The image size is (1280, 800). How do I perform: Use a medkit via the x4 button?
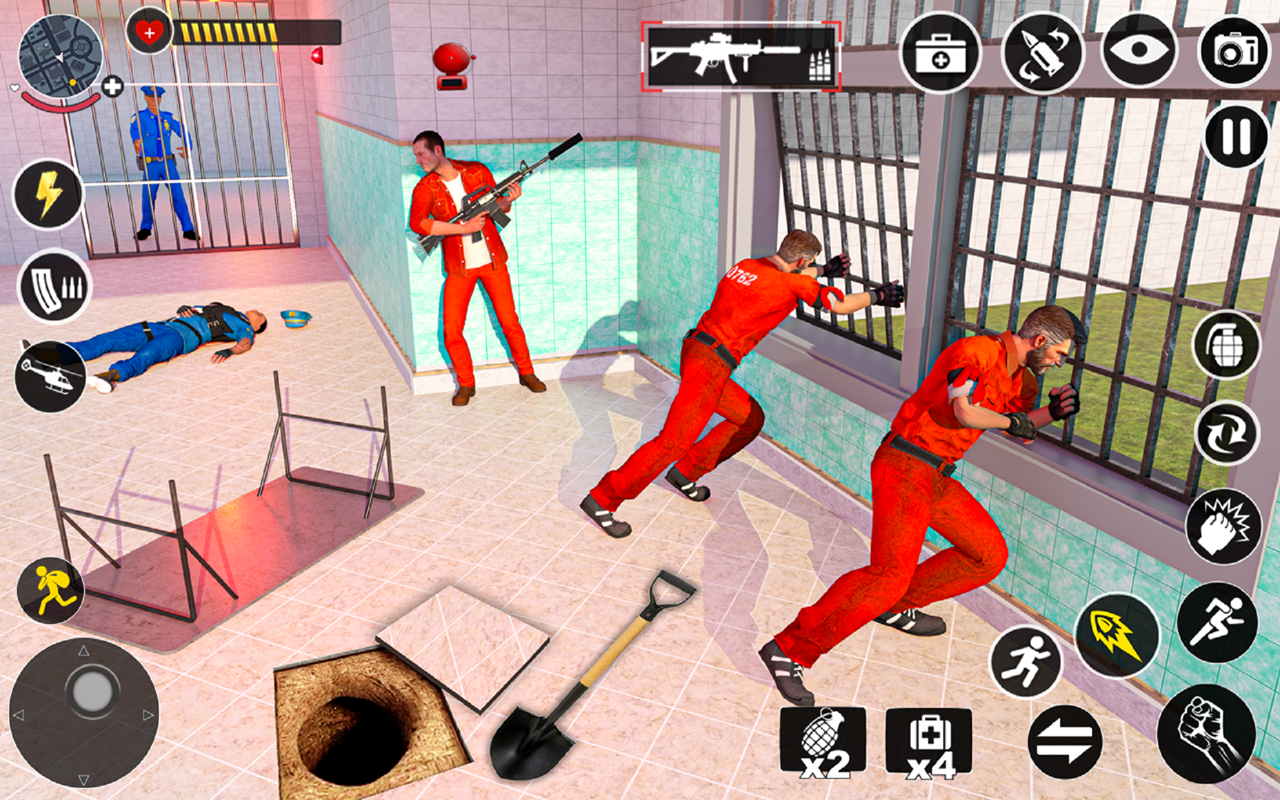click(x=928, y=741)
